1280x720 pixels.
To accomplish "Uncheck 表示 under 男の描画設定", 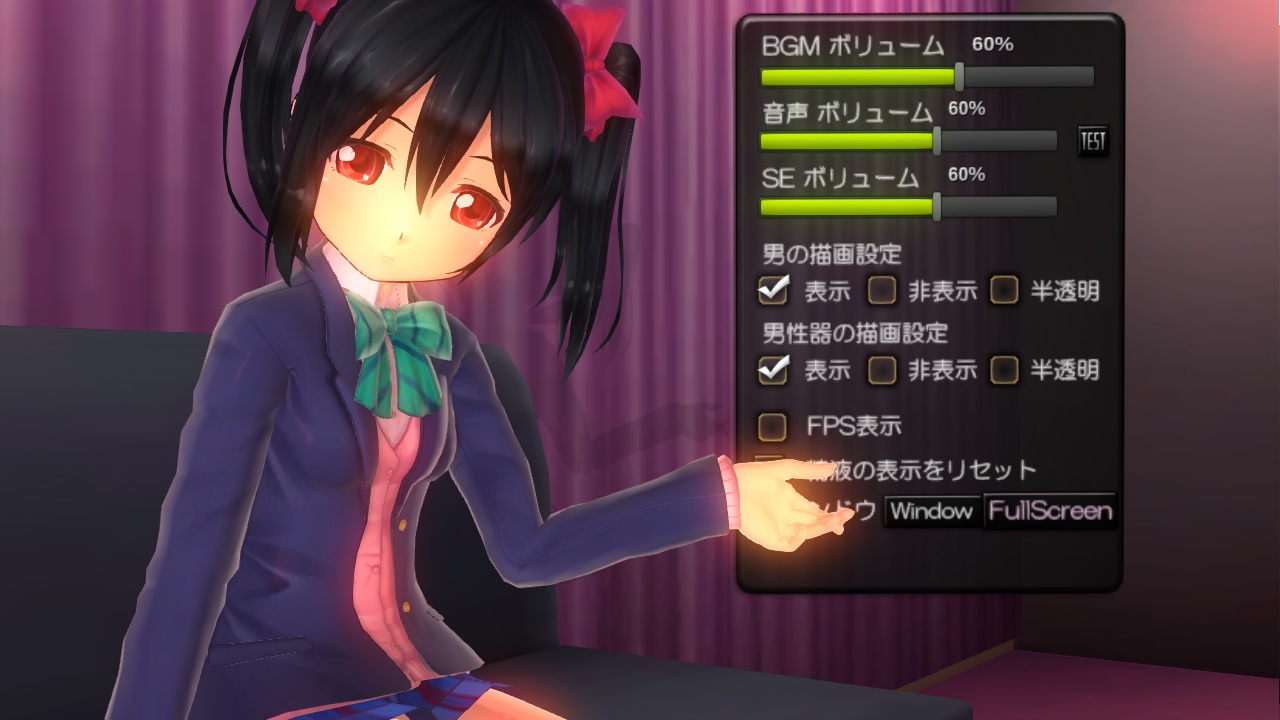I will point(775,291).
